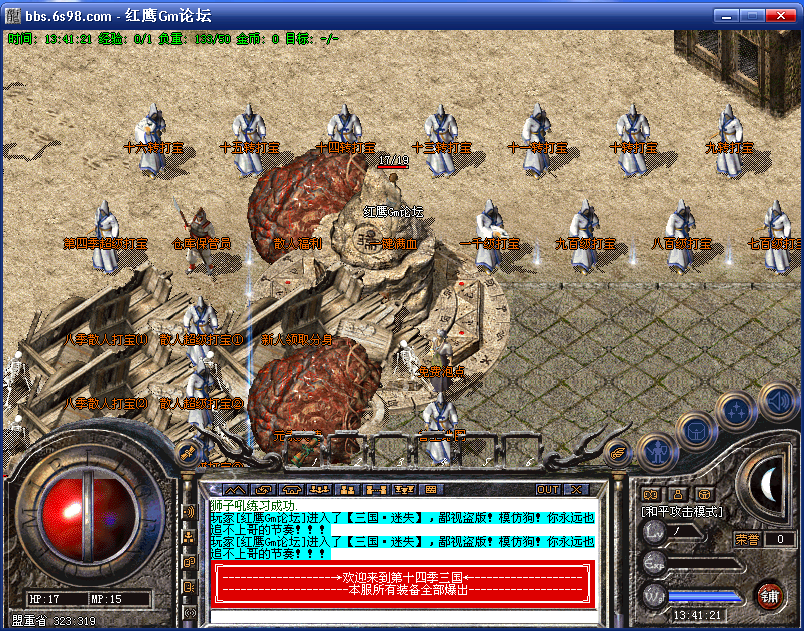The height and width of the screenshot is (631, 804).
Task: Toggle sound with the speaker button
Action: [777, 401]
